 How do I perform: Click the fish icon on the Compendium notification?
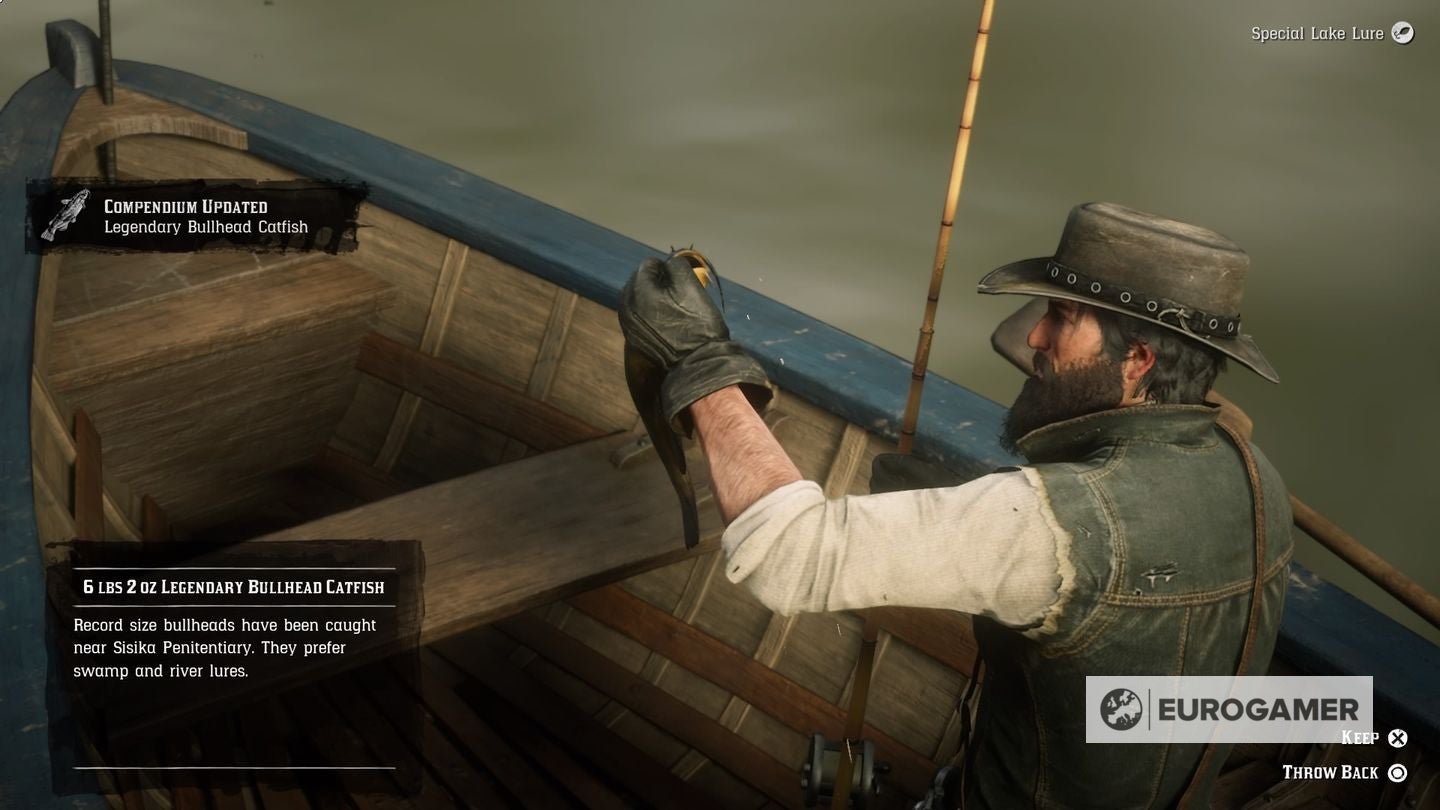coord(64,215)
